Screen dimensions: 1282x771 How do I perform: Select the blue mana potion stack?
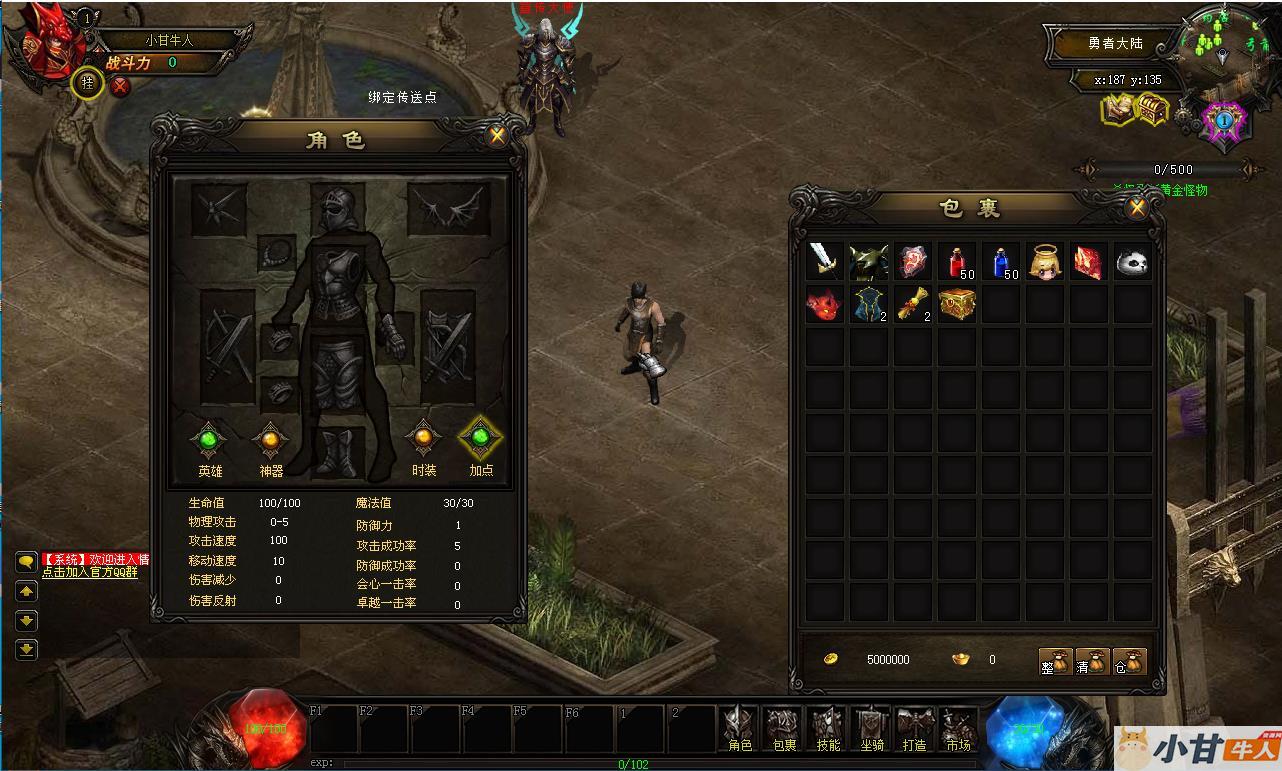1001,262
